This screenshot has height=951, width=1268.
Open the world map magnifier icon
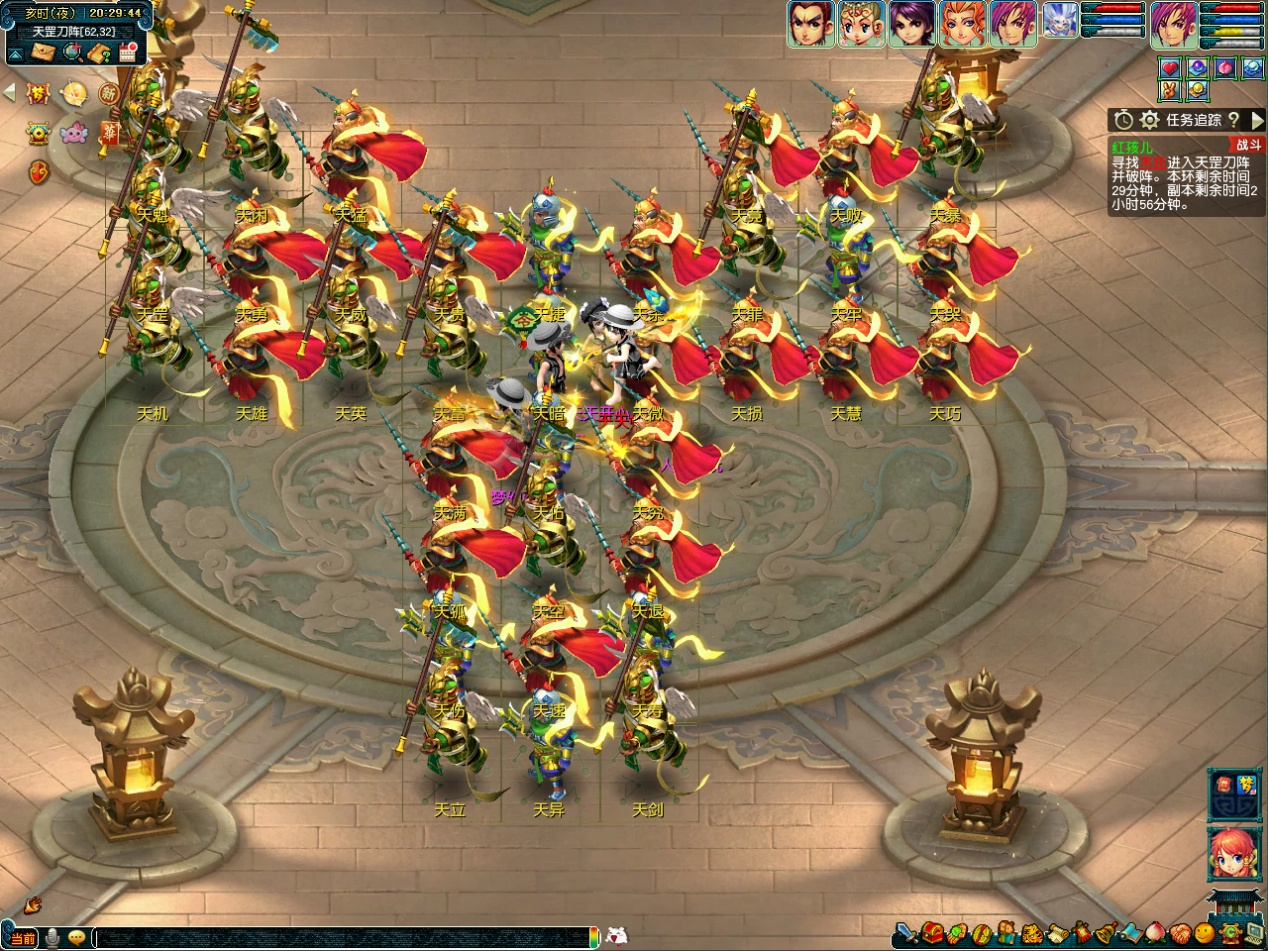(72, 52)
